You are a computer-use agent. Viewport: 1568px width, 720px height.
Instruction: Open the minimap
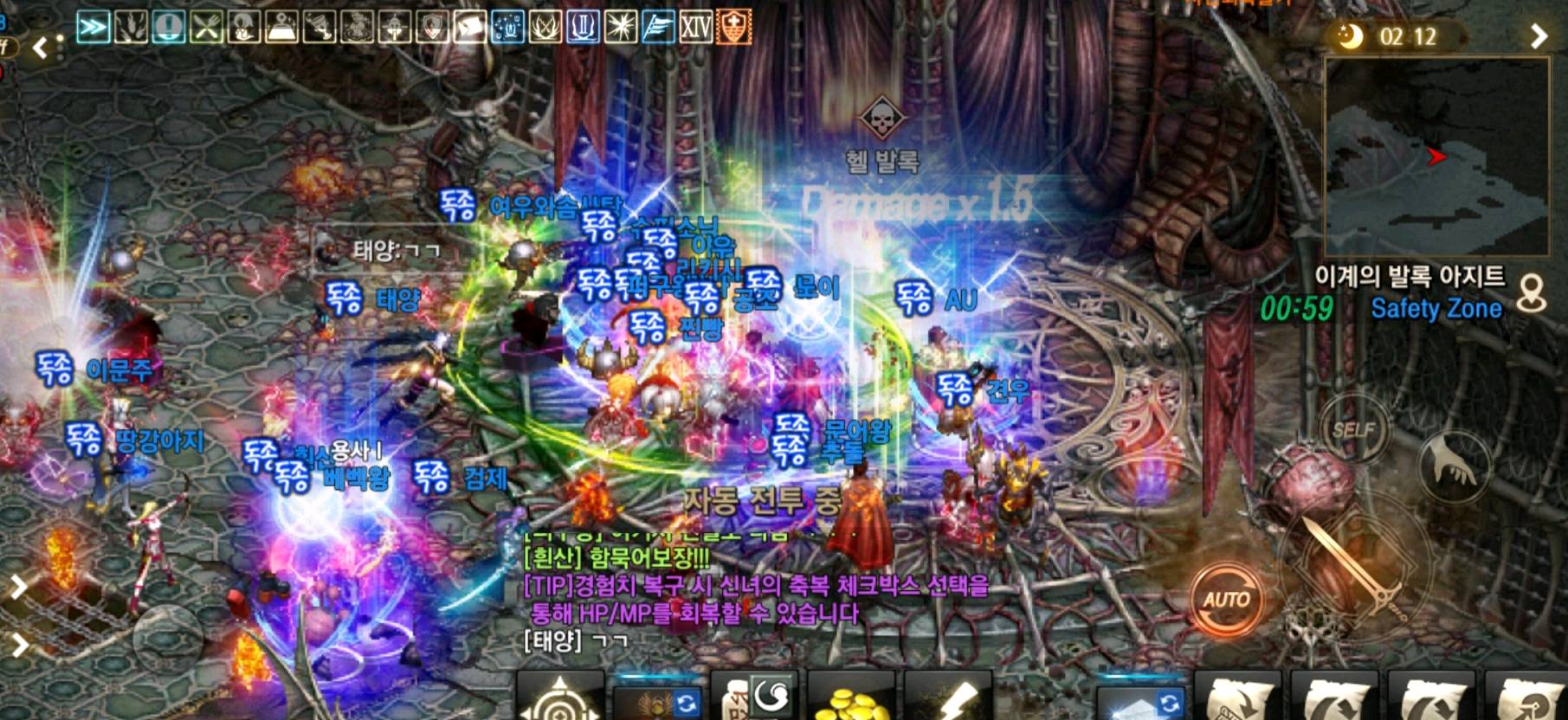pos(1436,157)
